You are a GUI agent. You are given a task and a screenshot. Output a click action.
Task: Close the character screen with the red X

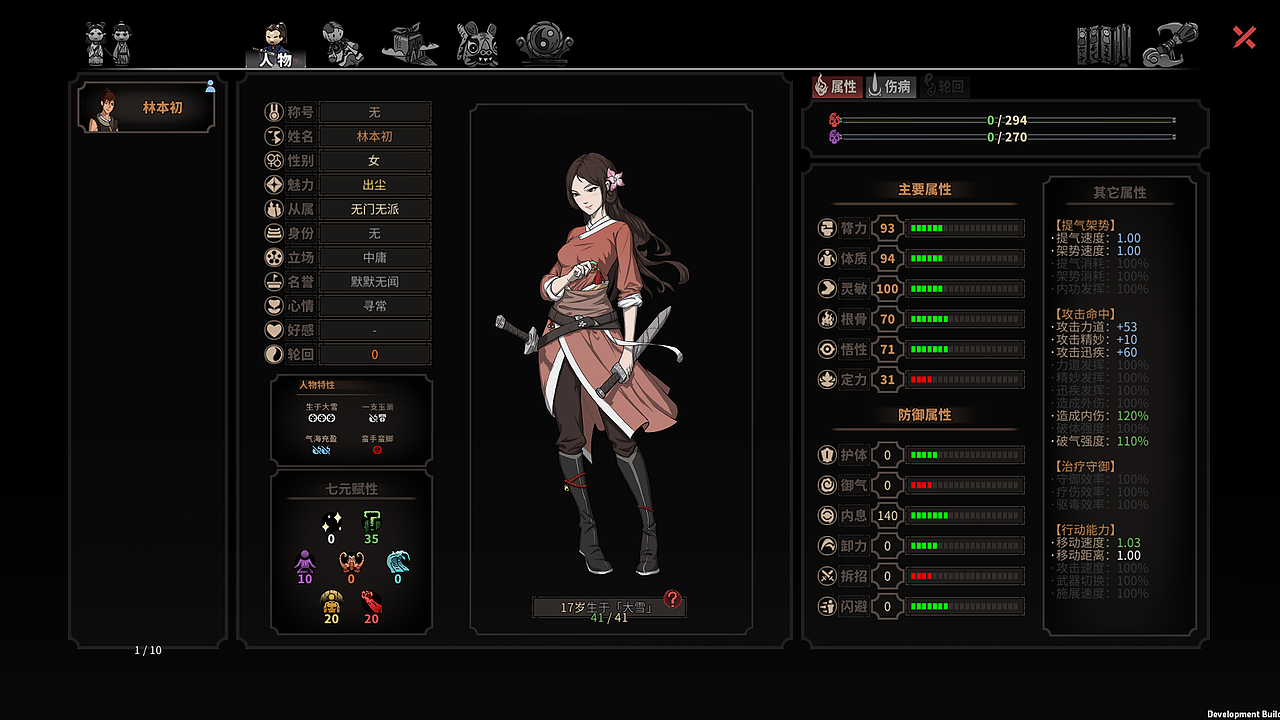1244,38
